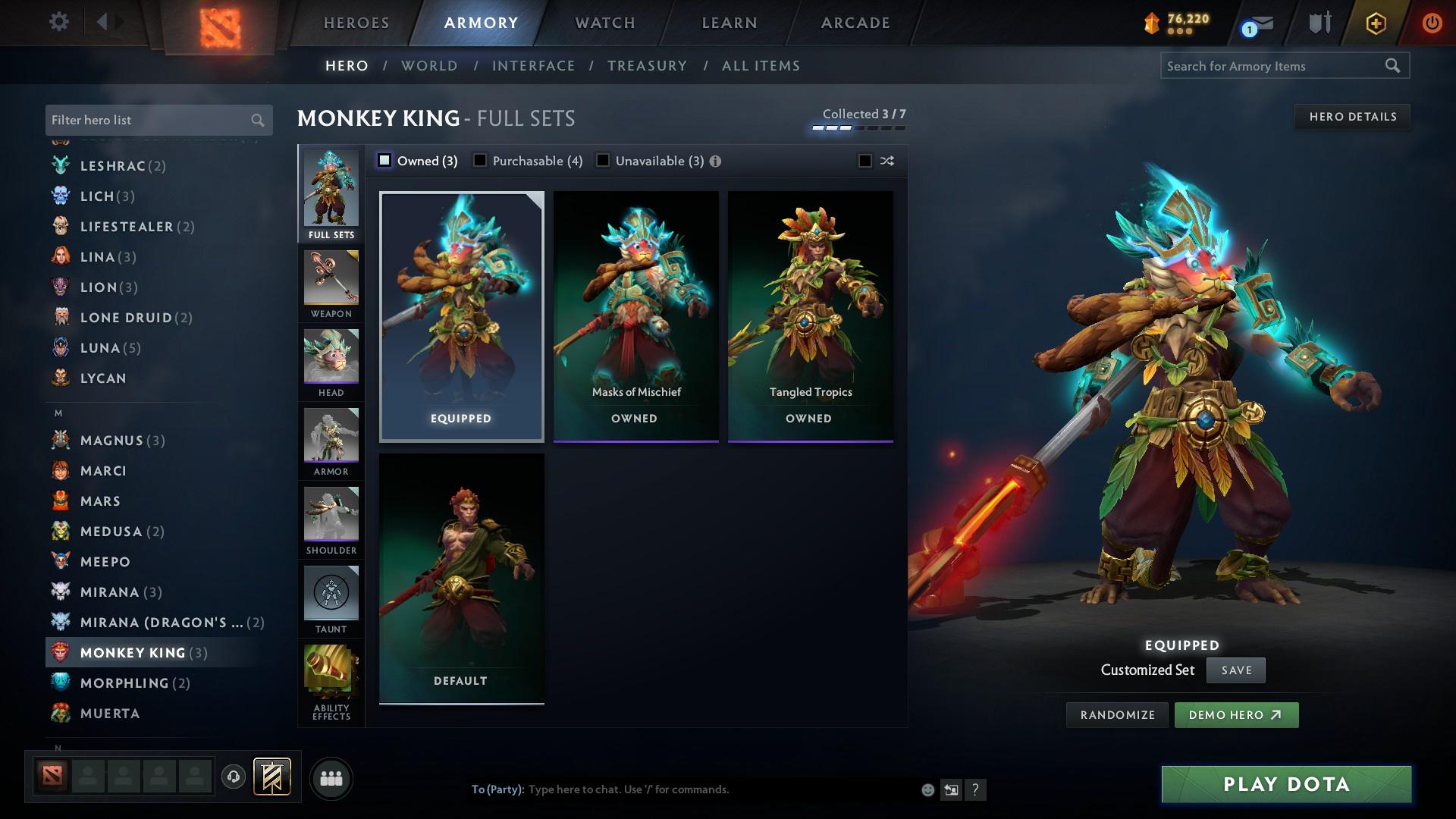Screen dimensions: 1456x819
Task: Click the shuffle icon in the filter bar
Action: (886, 161)
